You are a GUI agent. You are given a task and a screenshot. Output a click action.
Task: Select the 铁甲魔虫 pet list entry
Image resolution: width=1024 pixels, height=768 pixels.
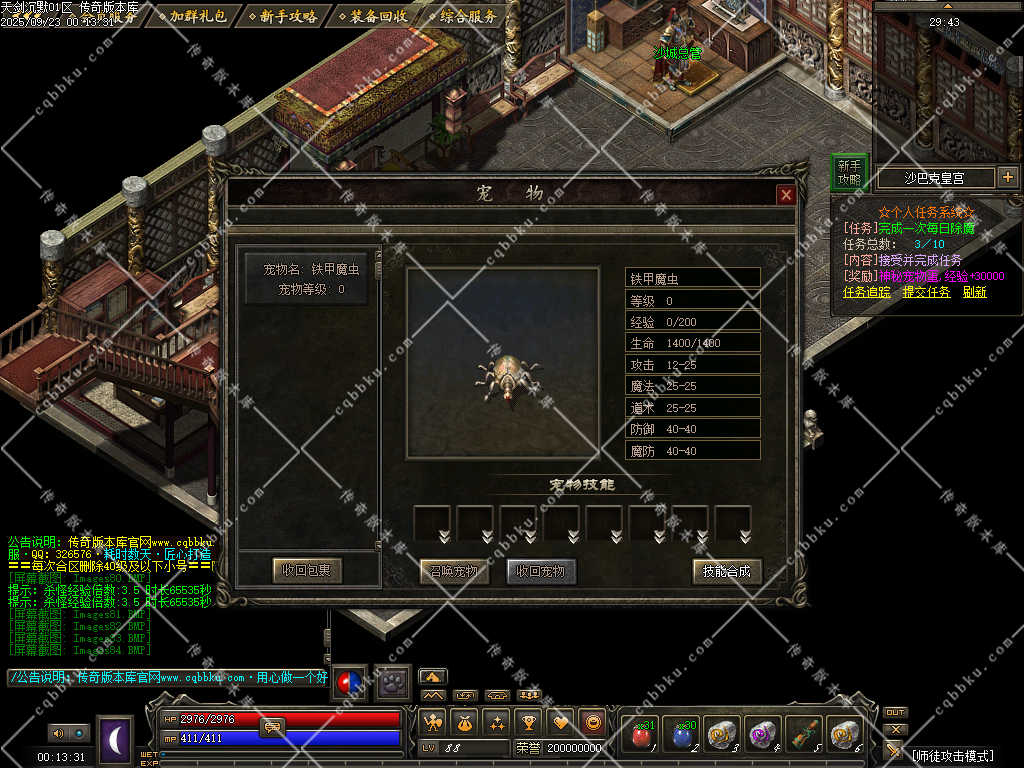click(x=310, y=278)
